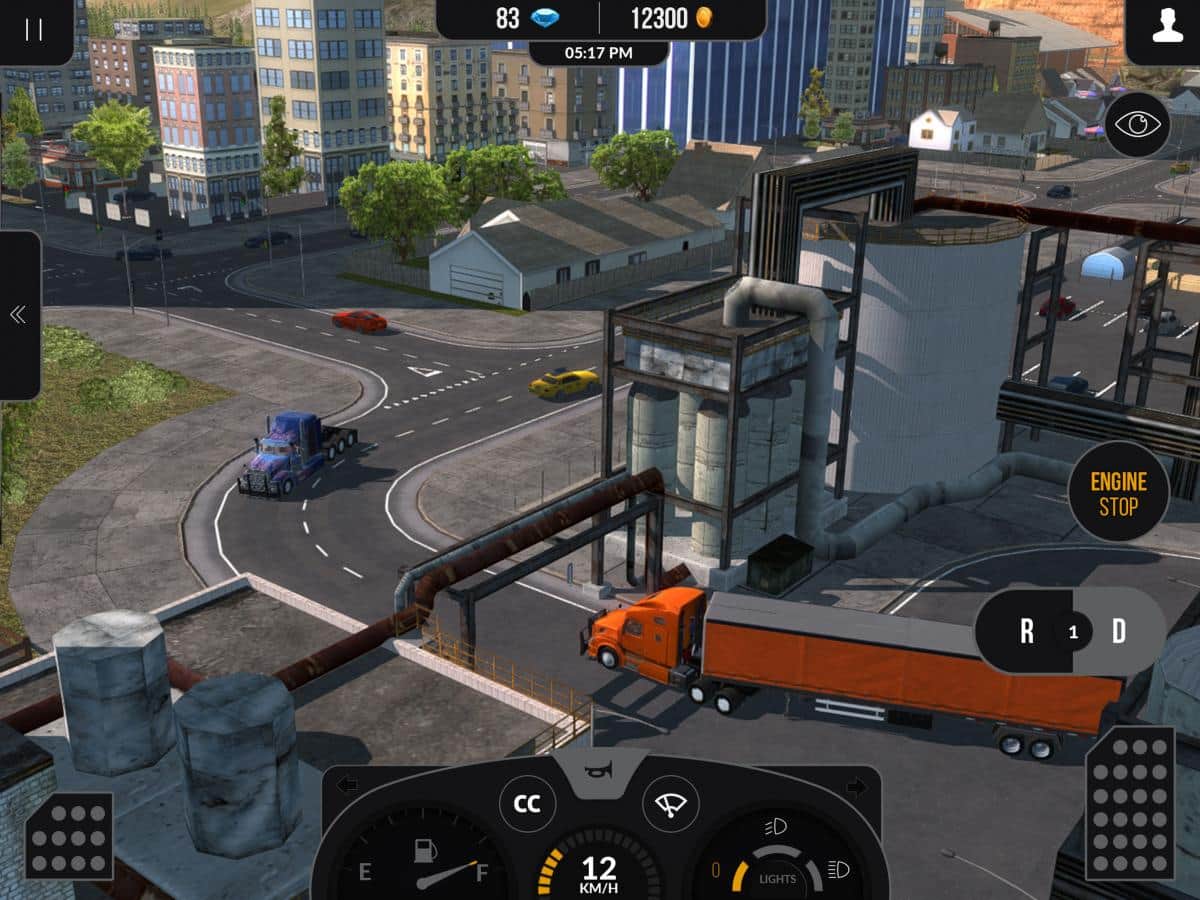This screenshot has height=900, width=1200.
Task: Activate the left turn signal arrow
Action: click(347, 785)
